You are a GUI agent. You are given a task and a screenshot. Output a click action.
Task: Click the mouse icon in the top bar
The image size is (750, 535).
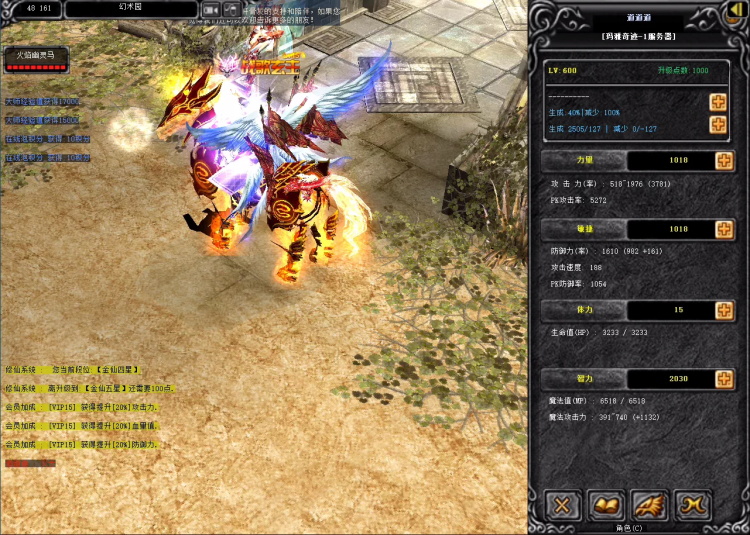(231, 9)
